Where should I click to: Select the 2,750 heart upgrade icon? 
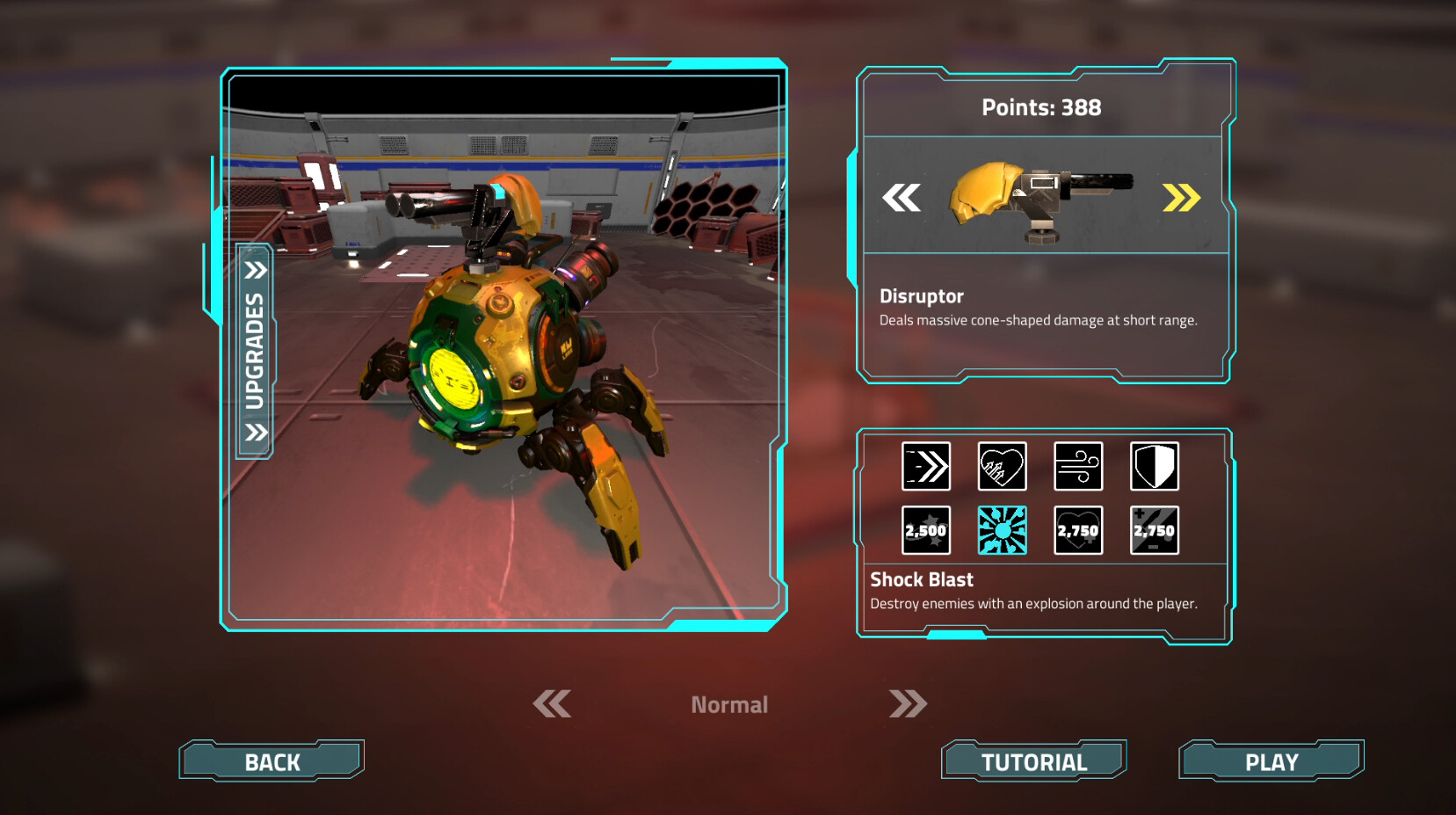1078,529
